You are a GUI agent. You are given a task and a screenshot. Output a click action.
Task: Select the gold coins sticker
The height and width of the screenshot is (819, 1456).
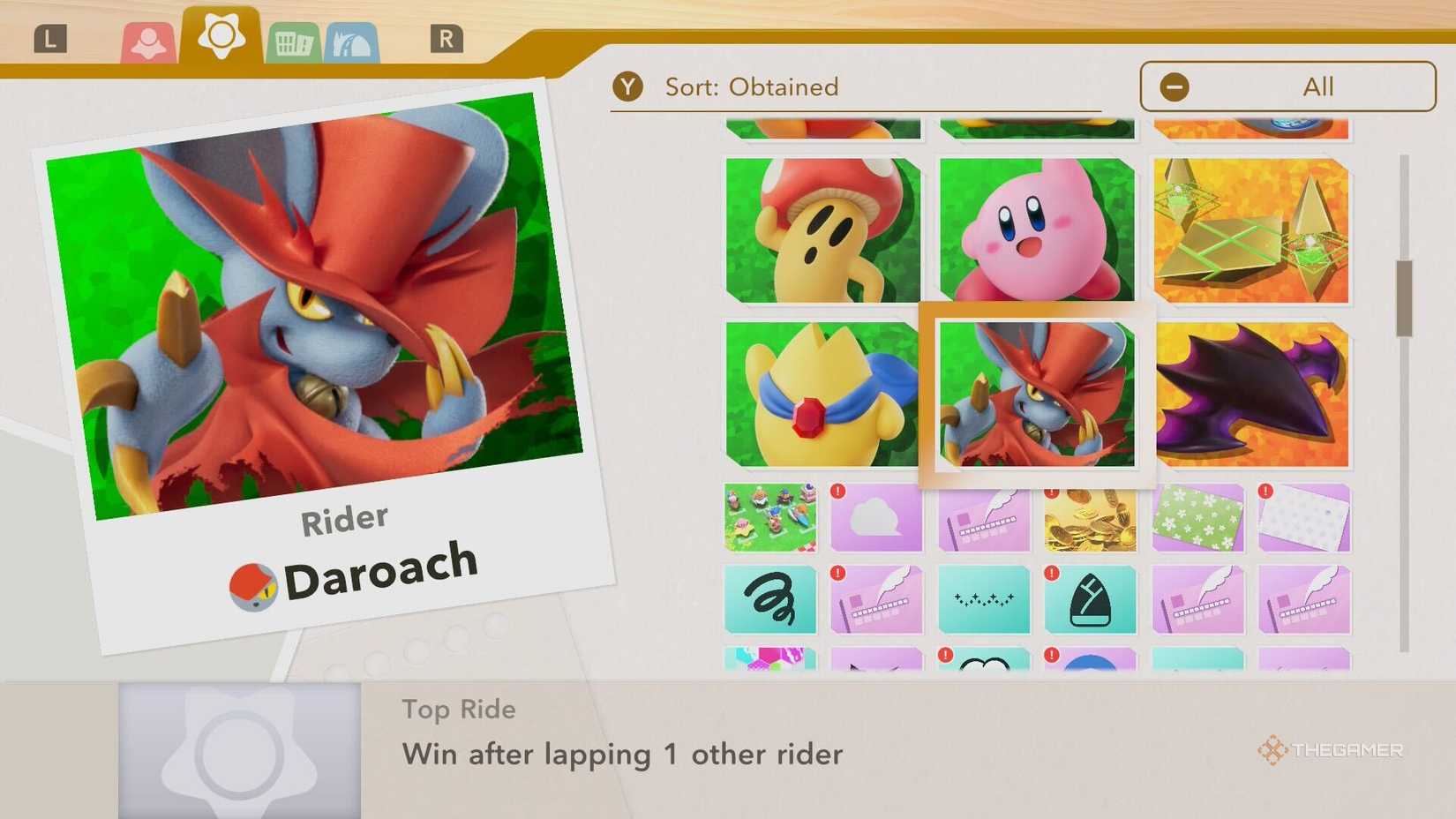(1091, 519)
